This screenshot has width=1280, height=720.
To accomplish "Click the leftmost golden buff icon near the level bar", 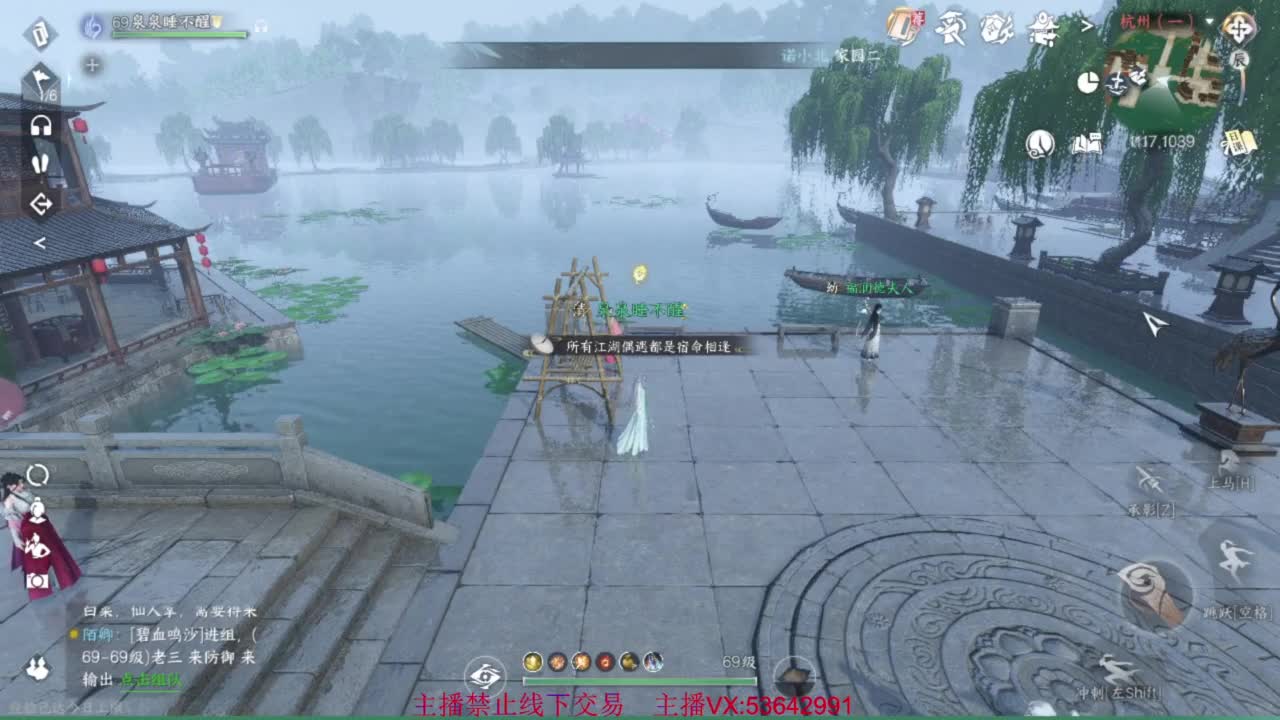I will (532, 662).
